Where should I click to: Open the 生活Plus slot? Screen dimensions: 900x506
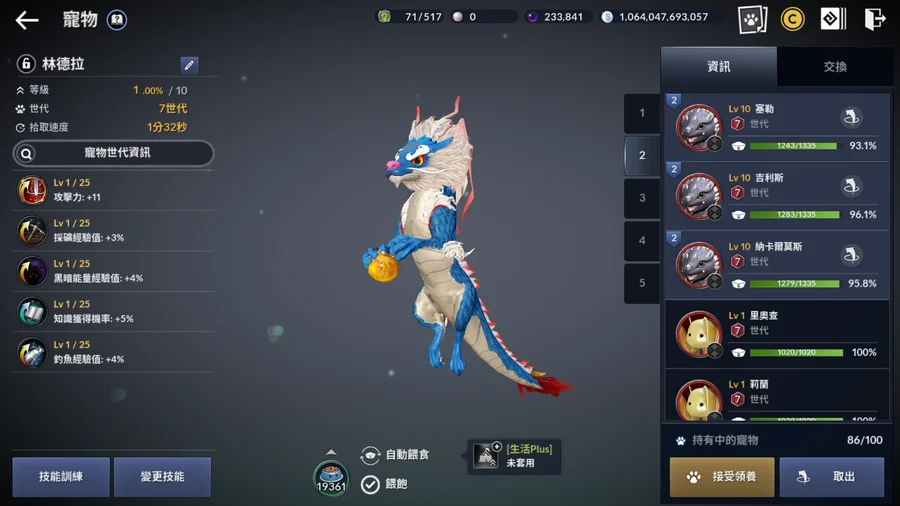pos(514,456)
